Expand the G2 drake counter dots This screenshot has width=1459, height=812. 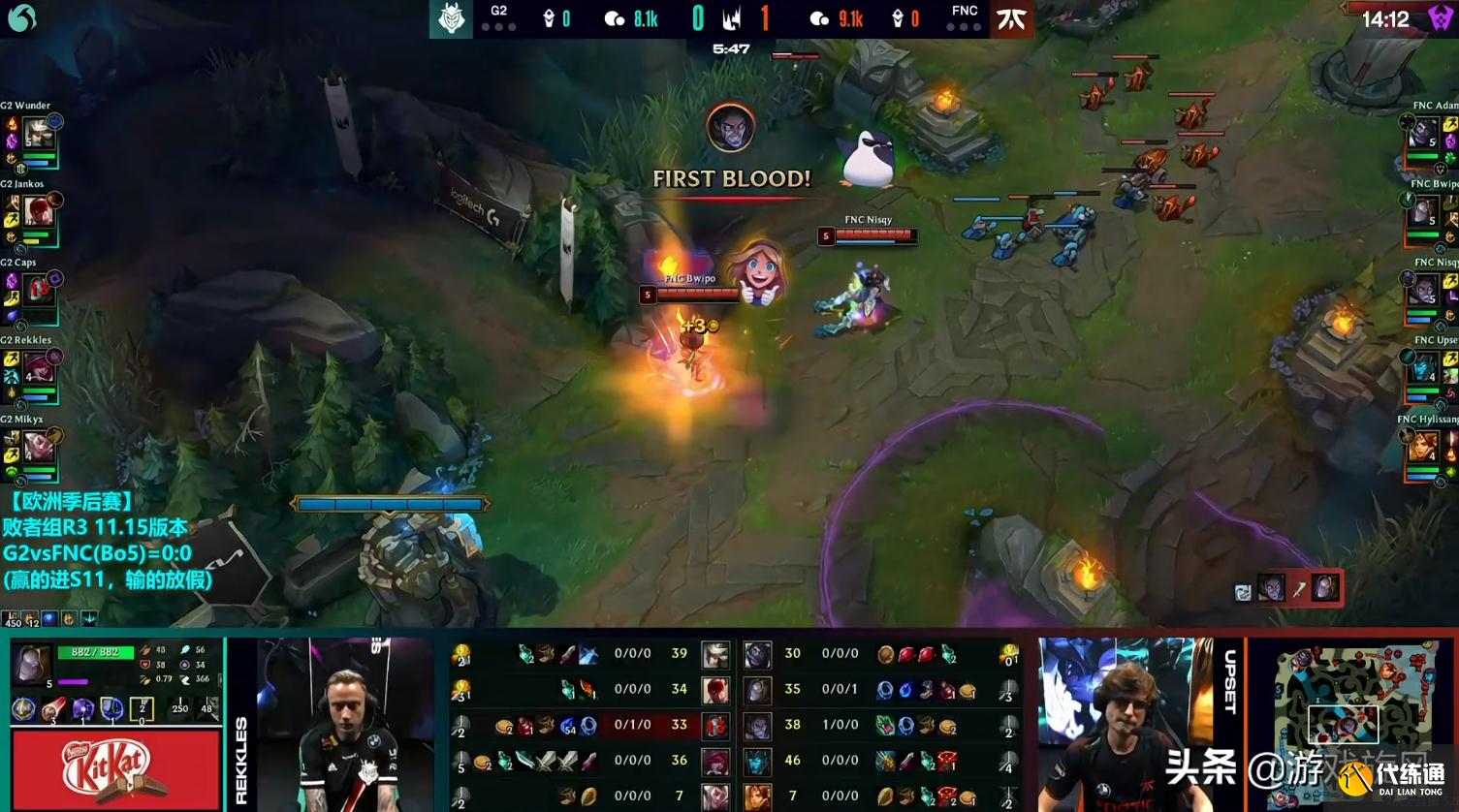coord(499,27)
